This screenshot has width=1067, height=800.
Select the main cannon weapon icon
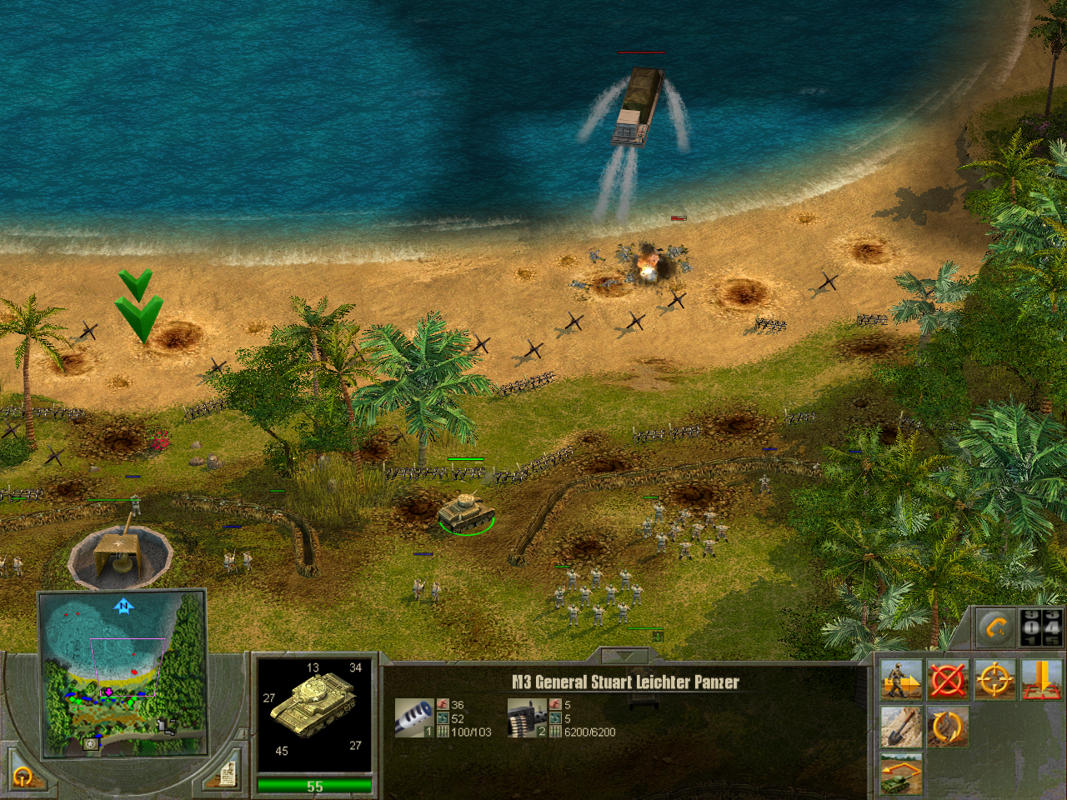click(413, 716)
